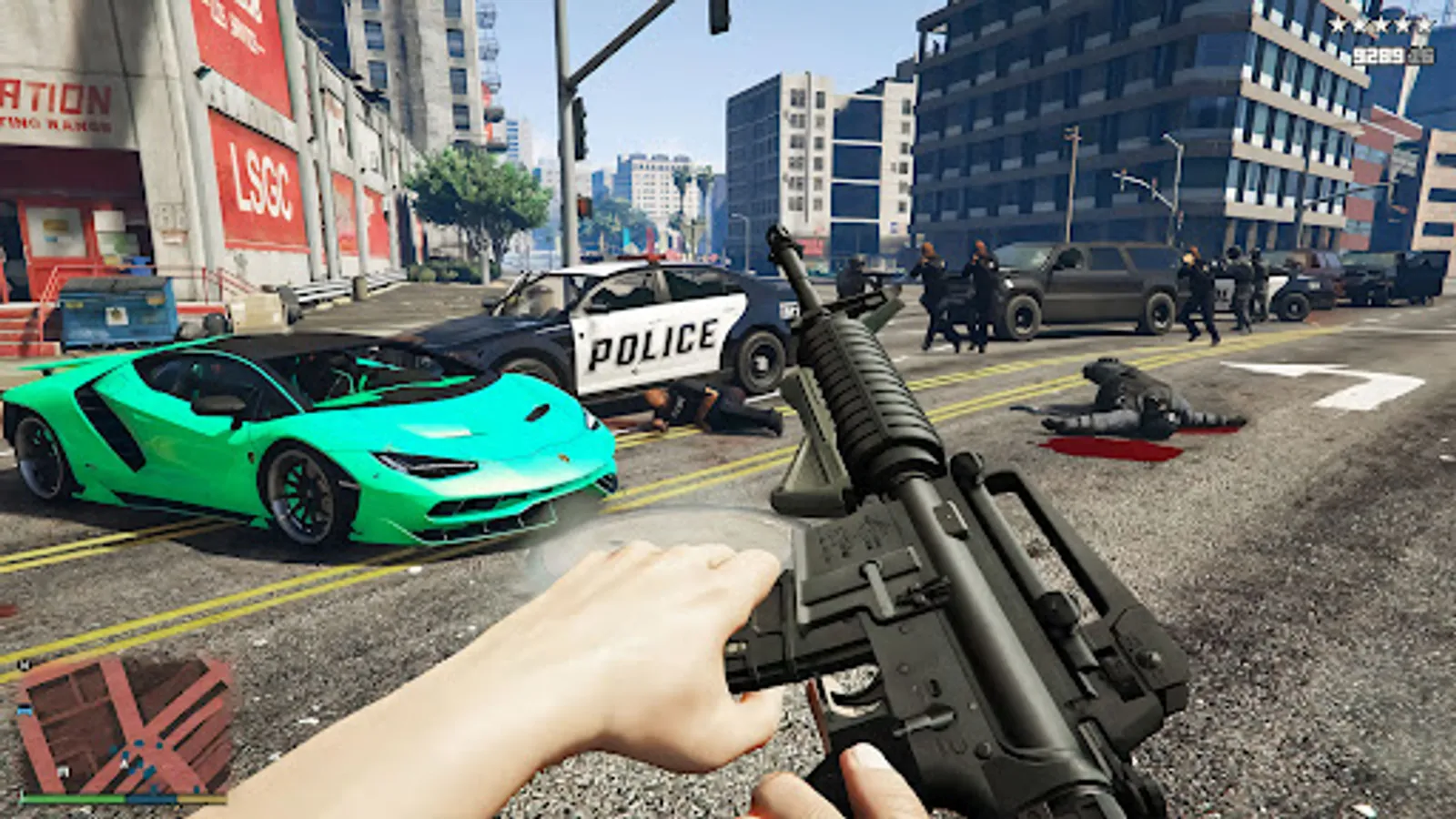Click the ammo count next to cash
Image resolution: width=1456 pixels, height=819 pixels.
1421,56
